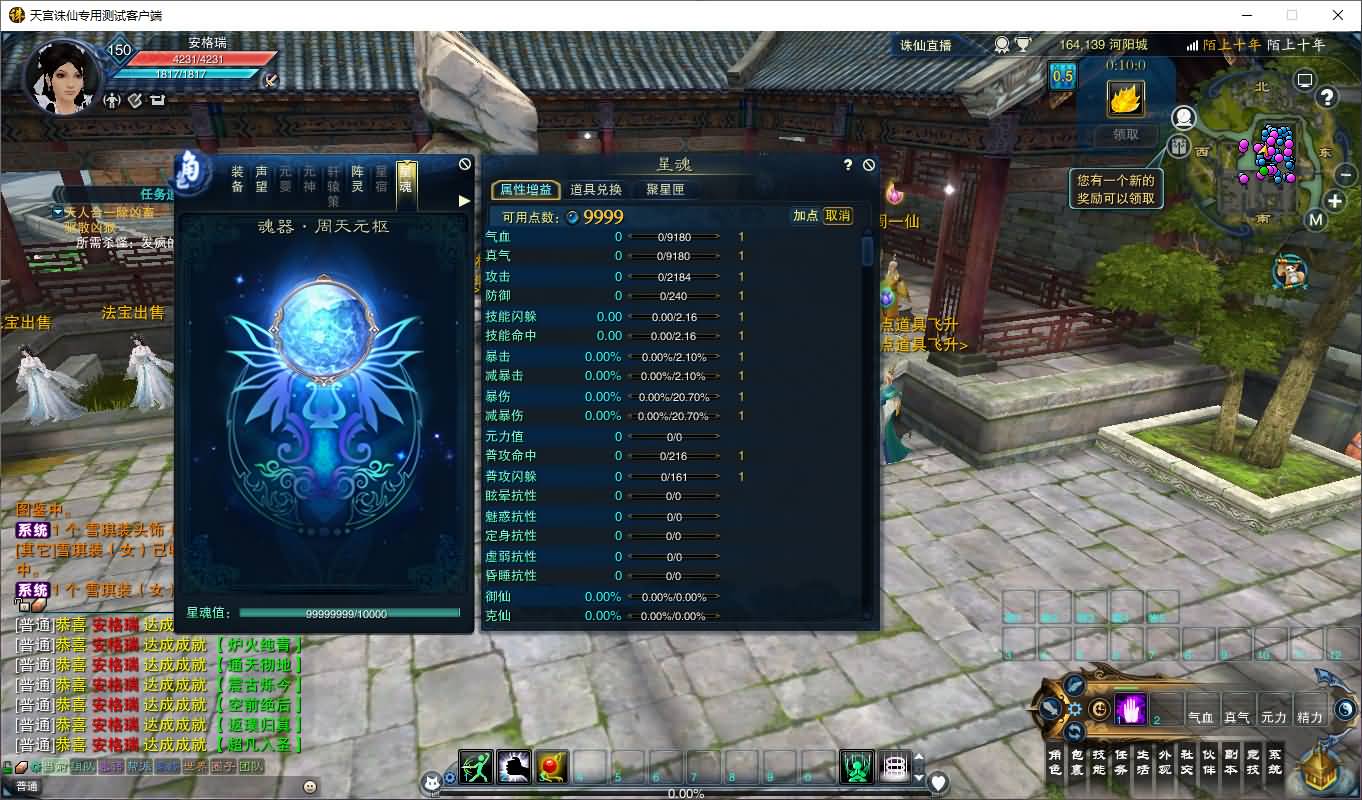Activate the meditation skill at hotbar end
Screen dimensions: 1362x800
coord(854,766)
